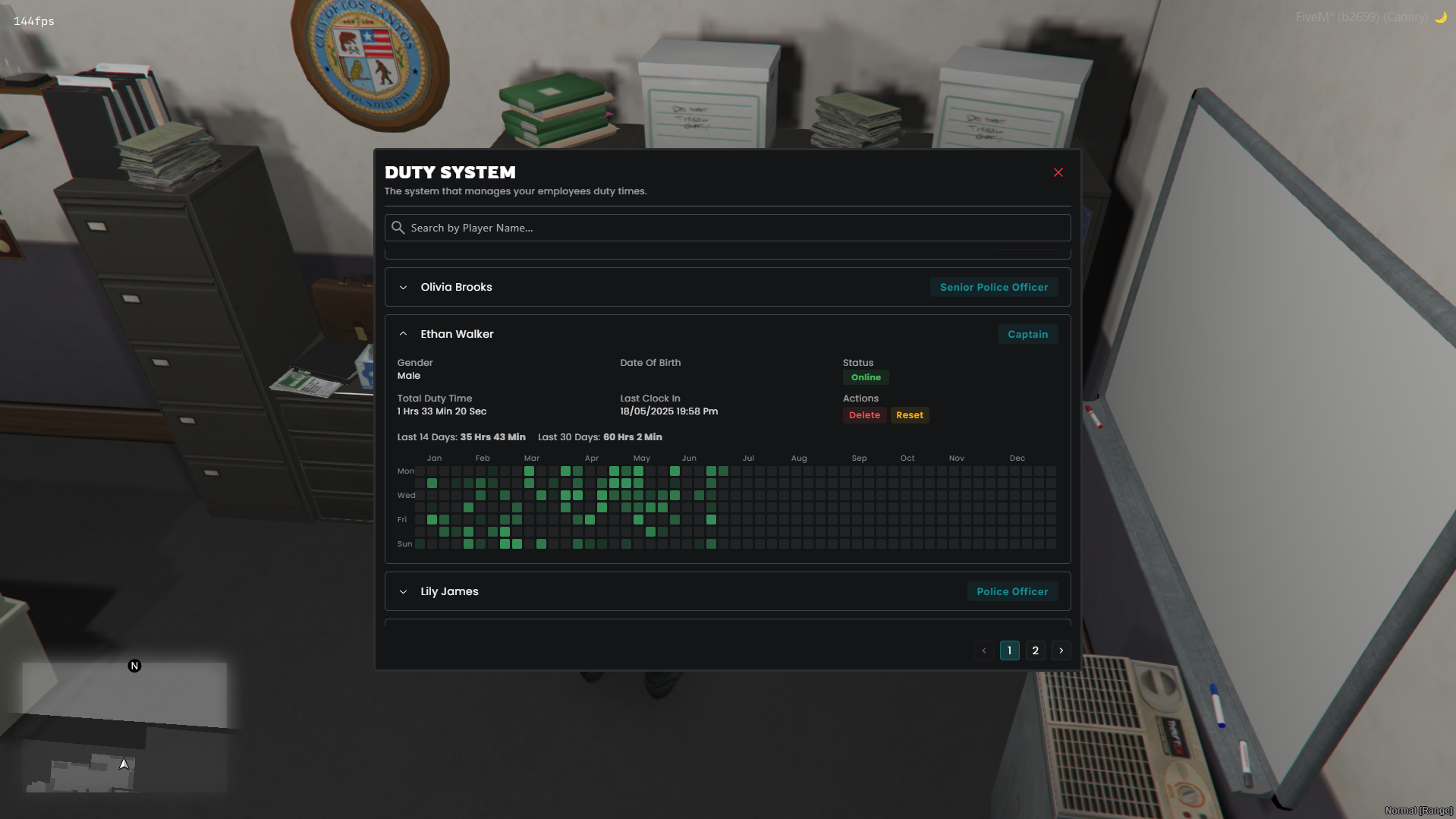1456x819 pixels.
Task: Switch to page 2 of employees
Action: (x=1035, y=650)
